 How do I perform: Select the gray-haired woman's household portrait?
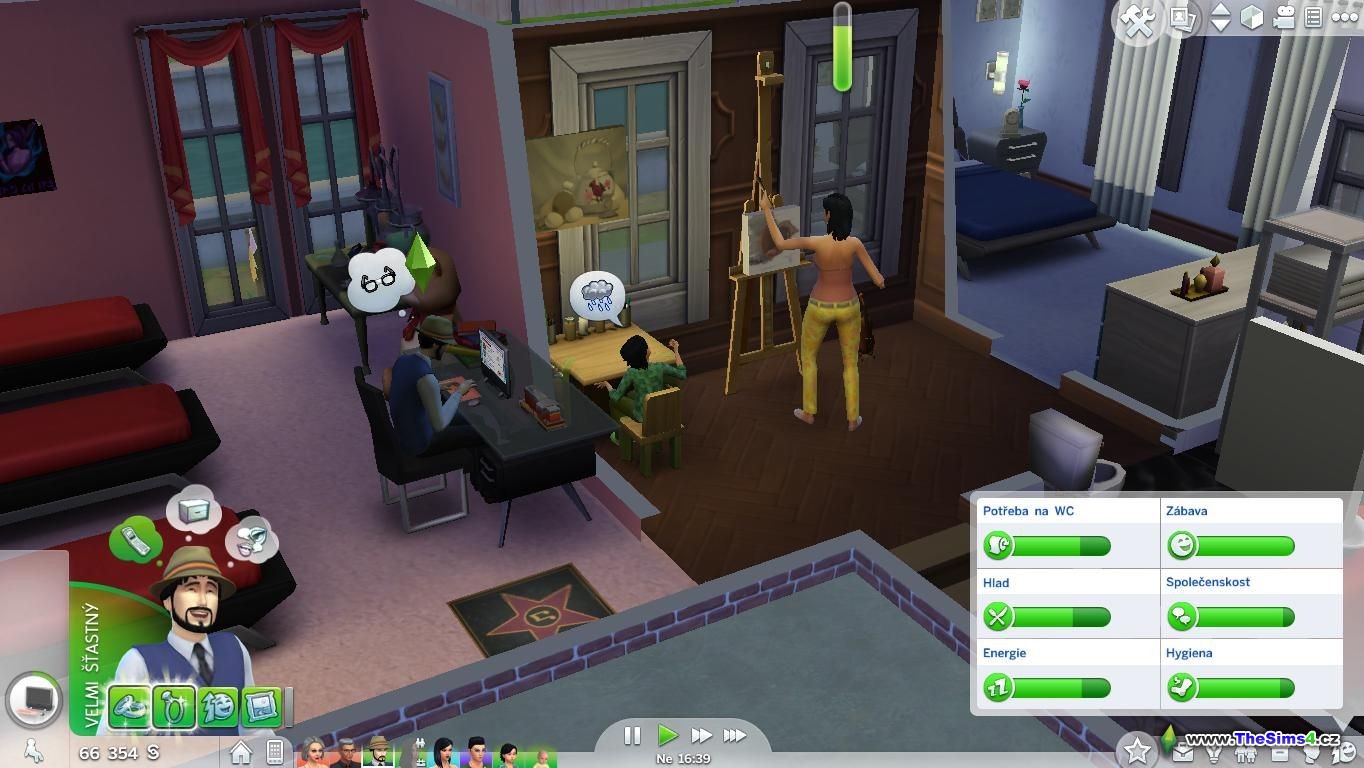click(314, 752)
